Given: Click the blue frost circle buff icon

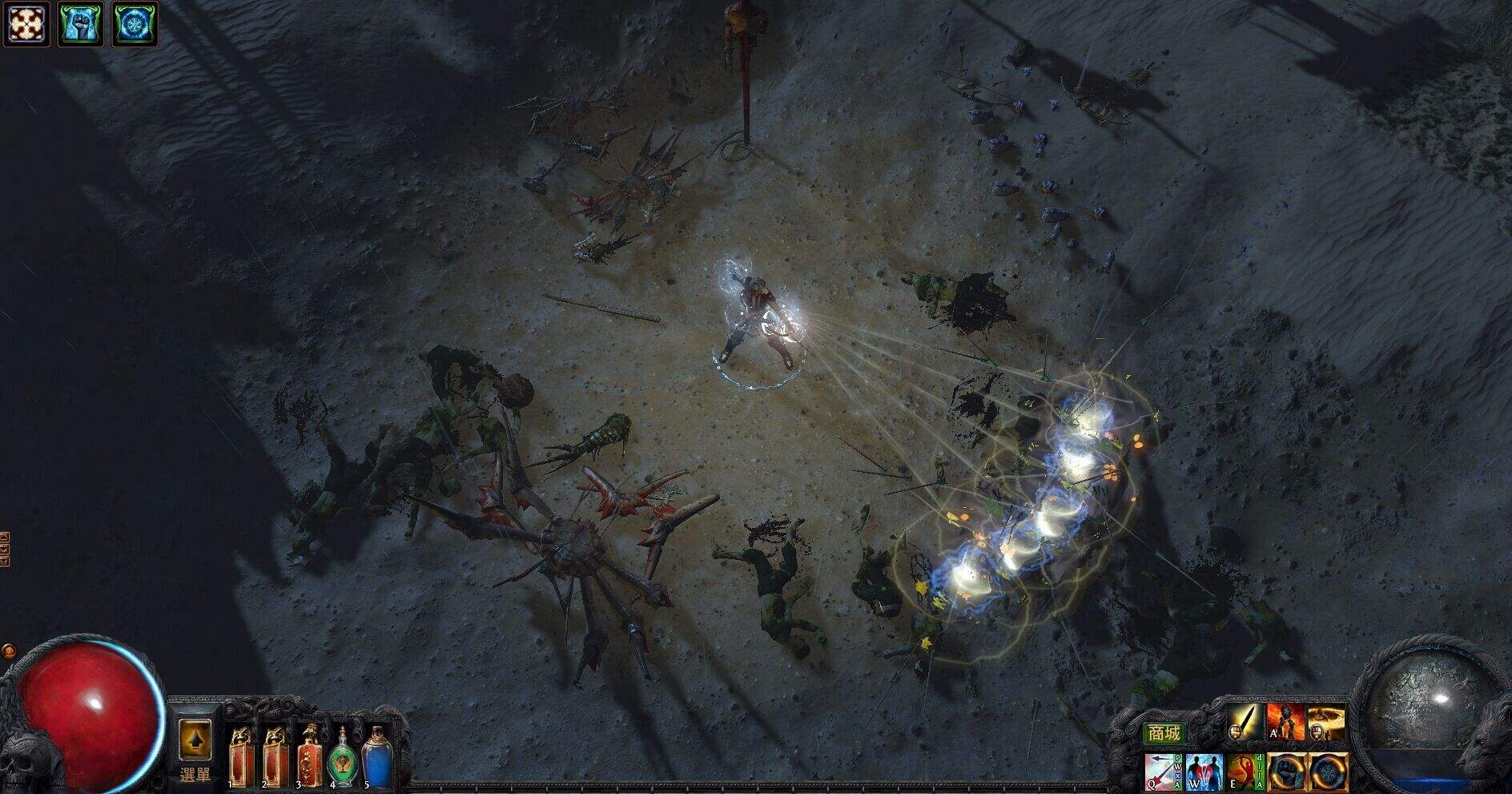Looking at the screenshot, I should click(134, 23).
